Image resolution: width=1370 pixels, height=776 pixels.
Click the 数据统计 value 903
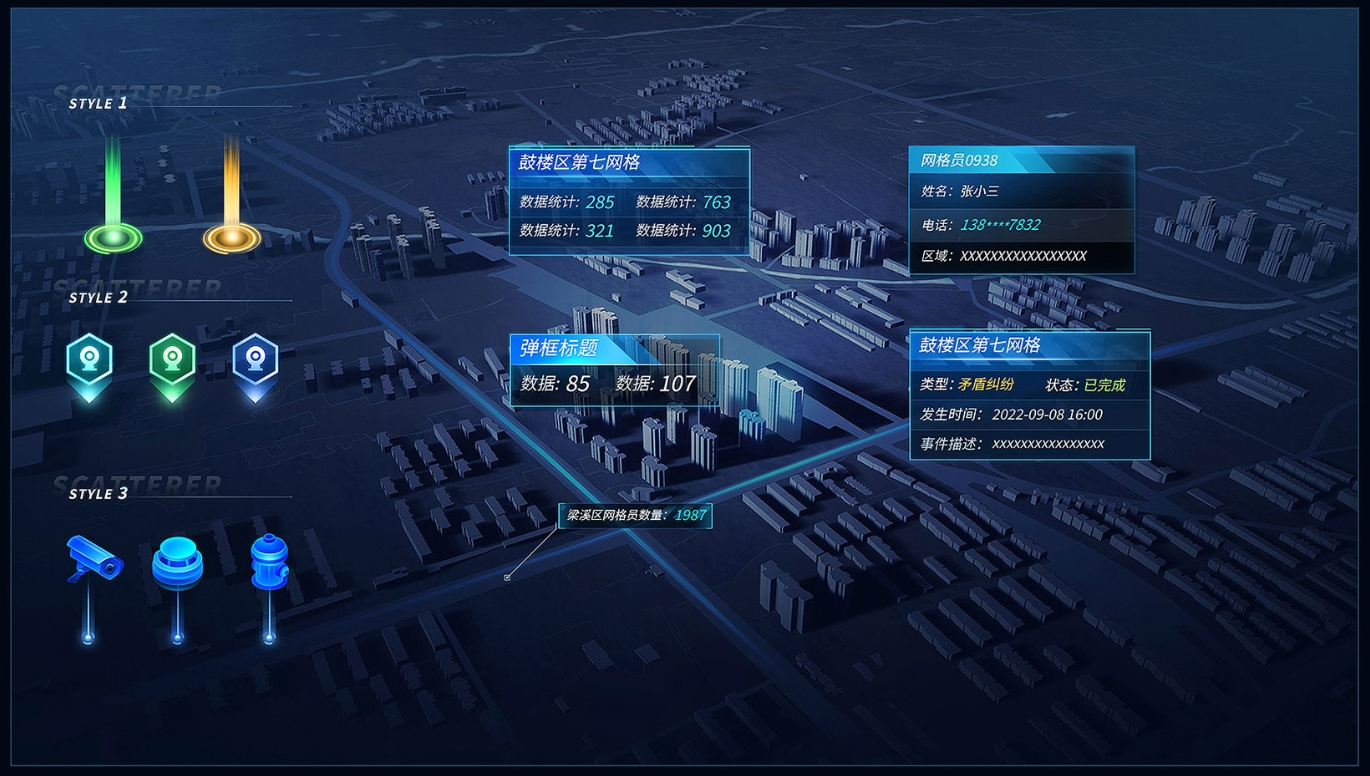pyautogui.click(x=718, y=232)
